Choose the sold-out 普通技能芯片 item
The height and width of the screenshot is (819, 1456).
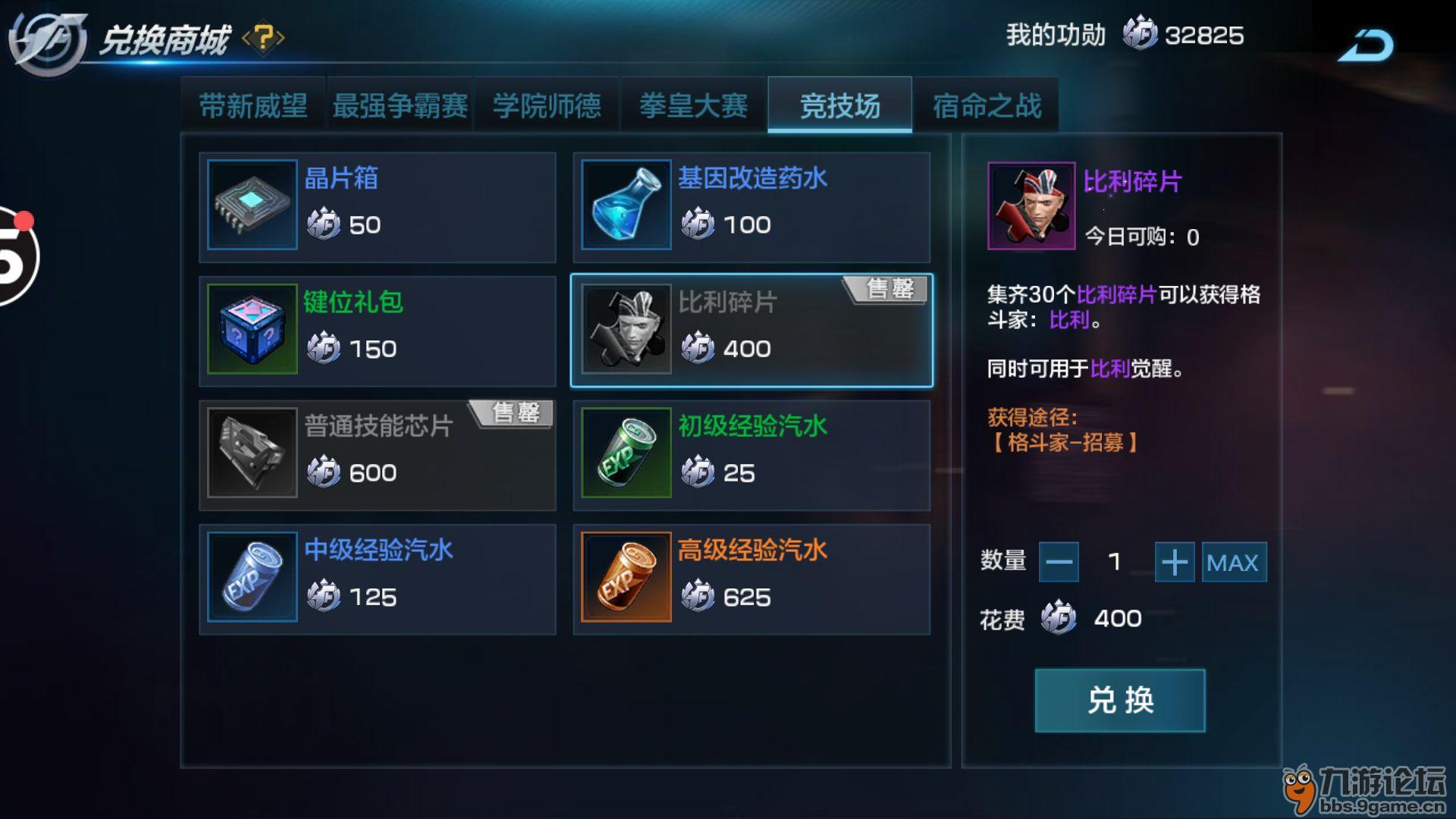pyautogui.click(x=377, y=455)
